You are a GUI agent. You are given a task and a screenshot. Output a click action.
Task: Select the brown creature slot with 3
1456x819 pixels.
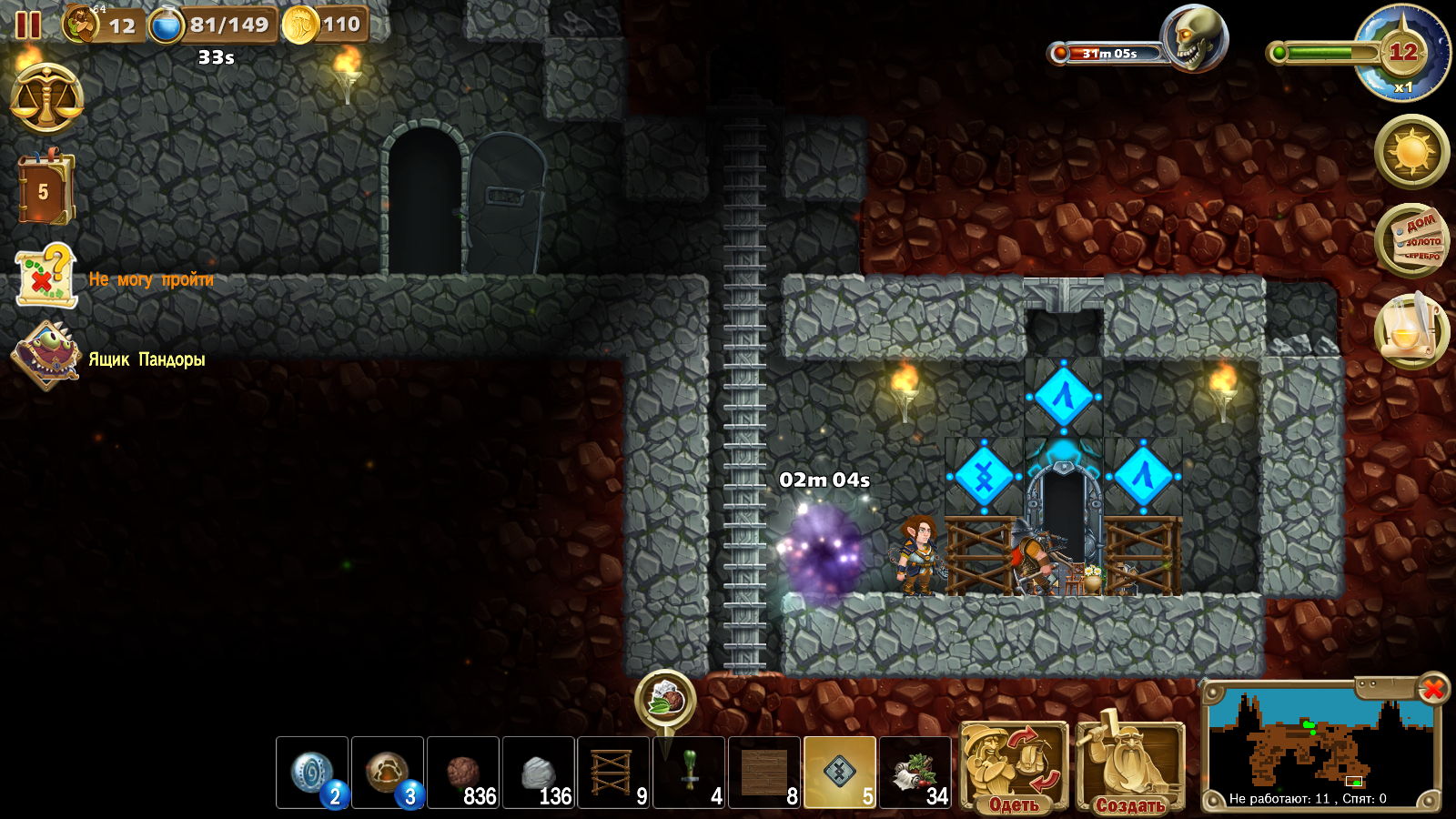[x=388, y=773]
